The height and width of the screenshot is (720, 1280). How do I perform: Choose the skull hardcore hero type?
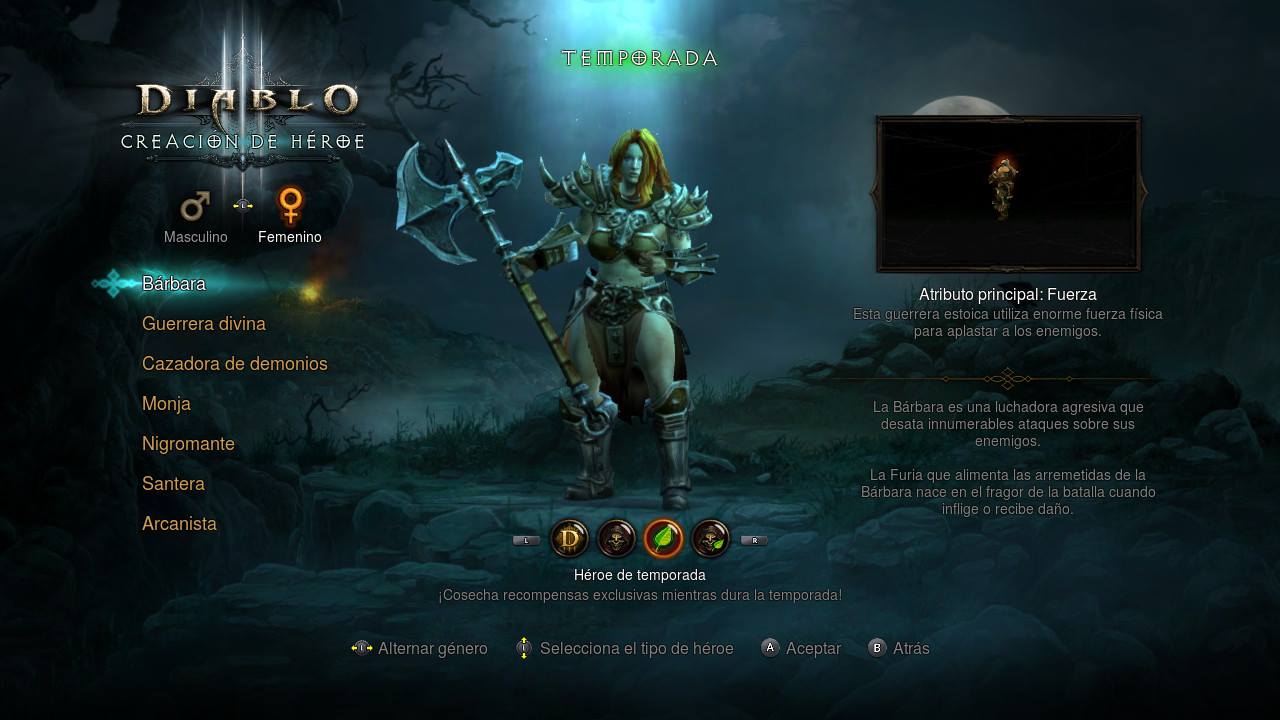point(616,539)
